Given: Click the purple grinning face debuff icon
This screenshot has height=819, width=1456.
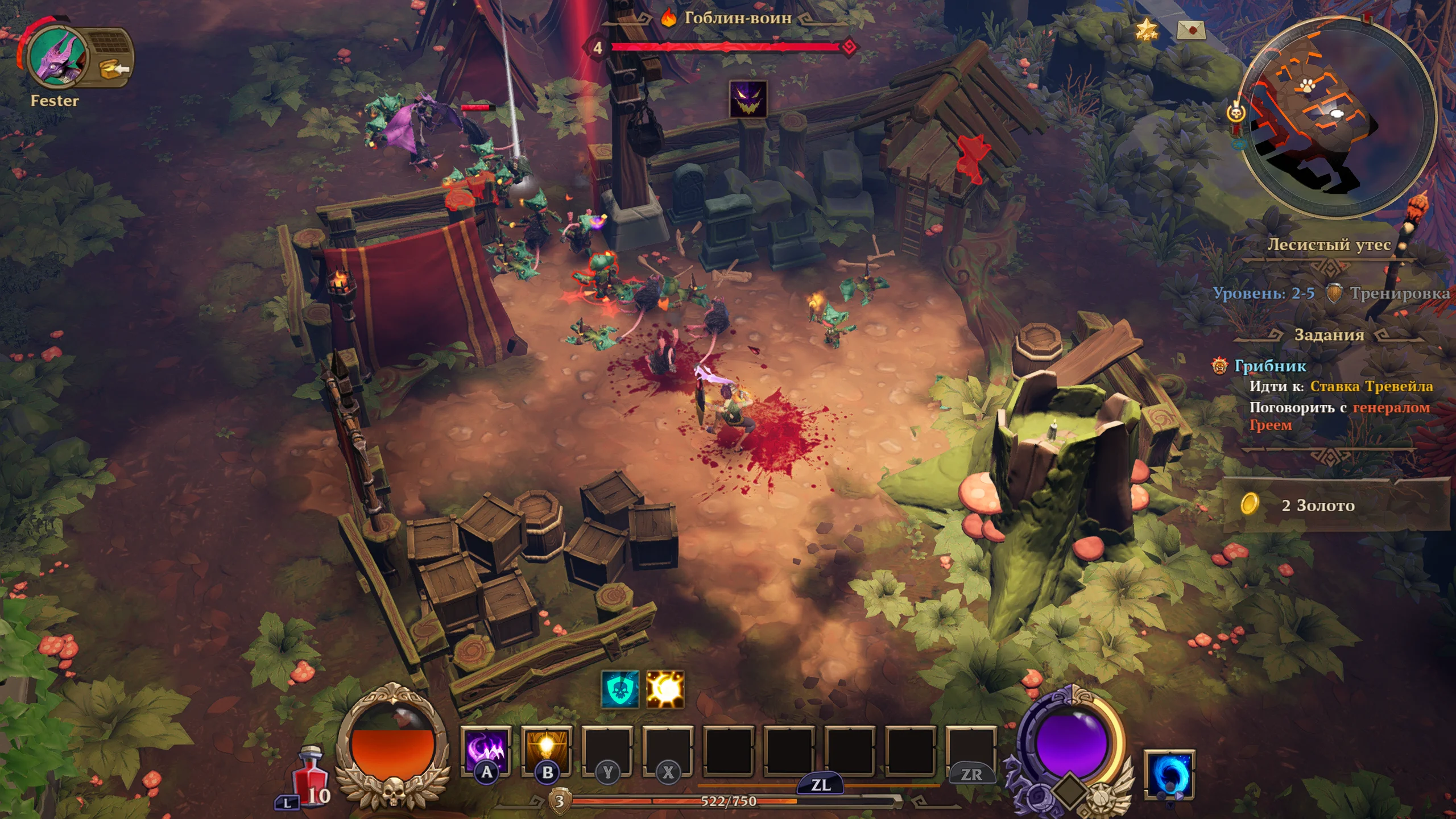Looking at the screenshot, I should click(x=748, y=99).
